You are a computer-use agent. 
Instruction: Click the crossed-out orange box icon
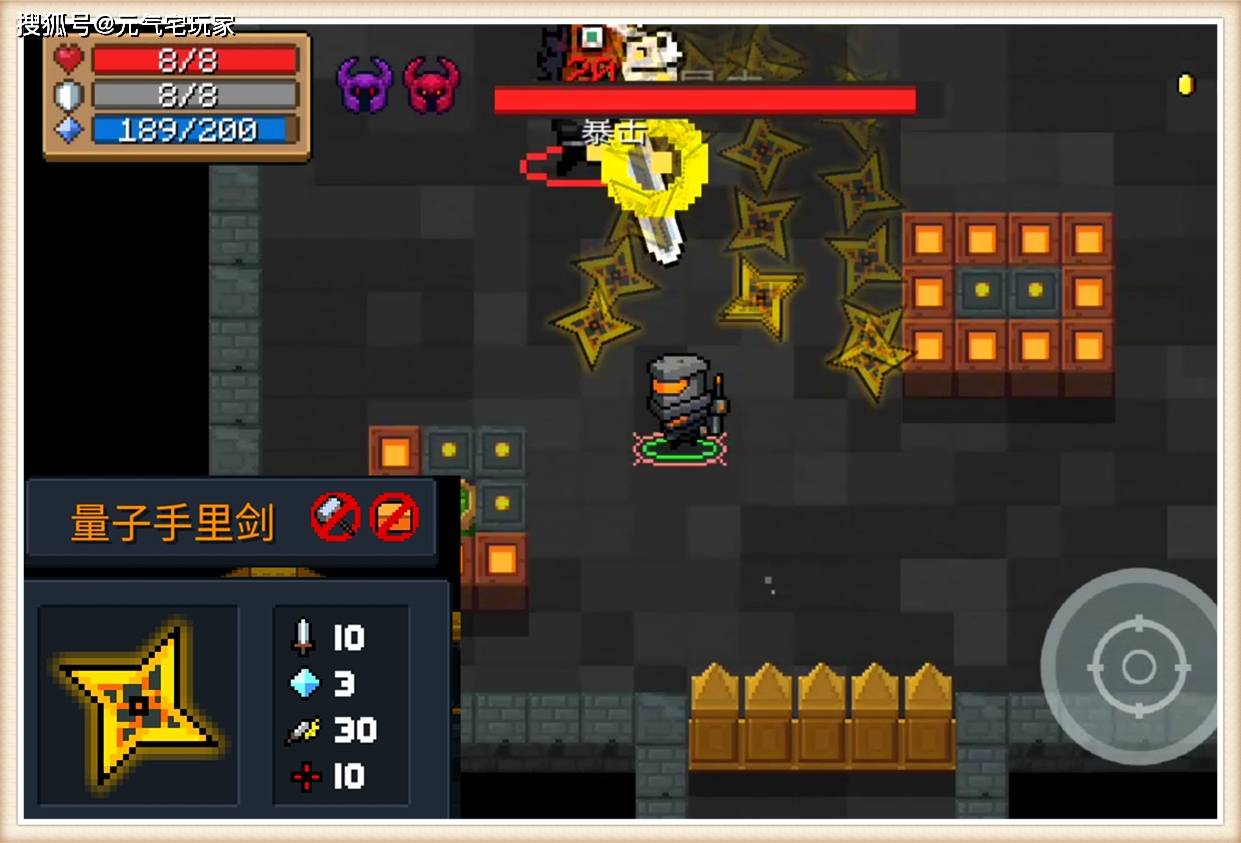coord(394,517)
